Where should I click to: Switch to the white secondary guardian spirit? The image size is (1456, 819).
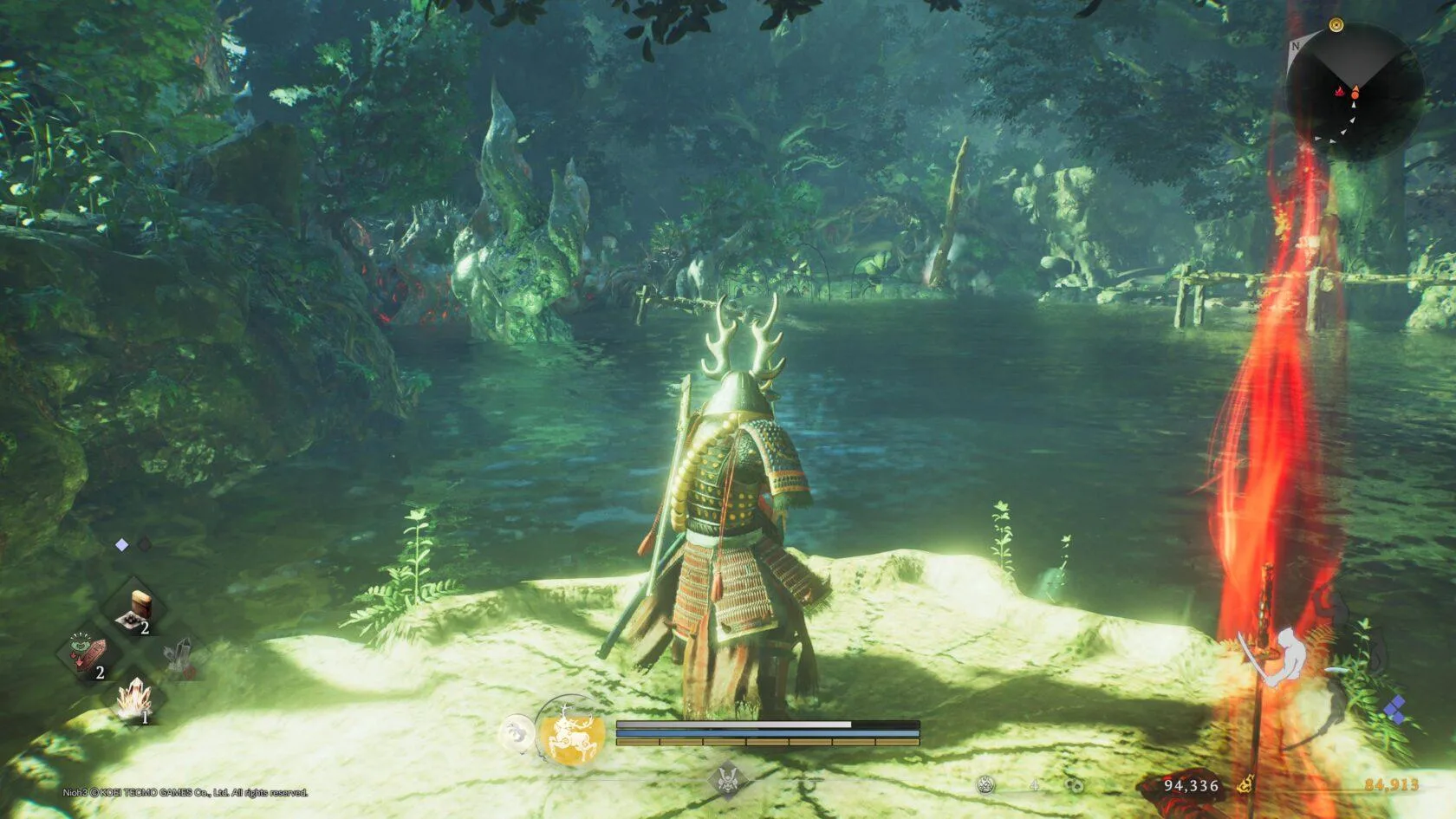click(x=518, y=733)
